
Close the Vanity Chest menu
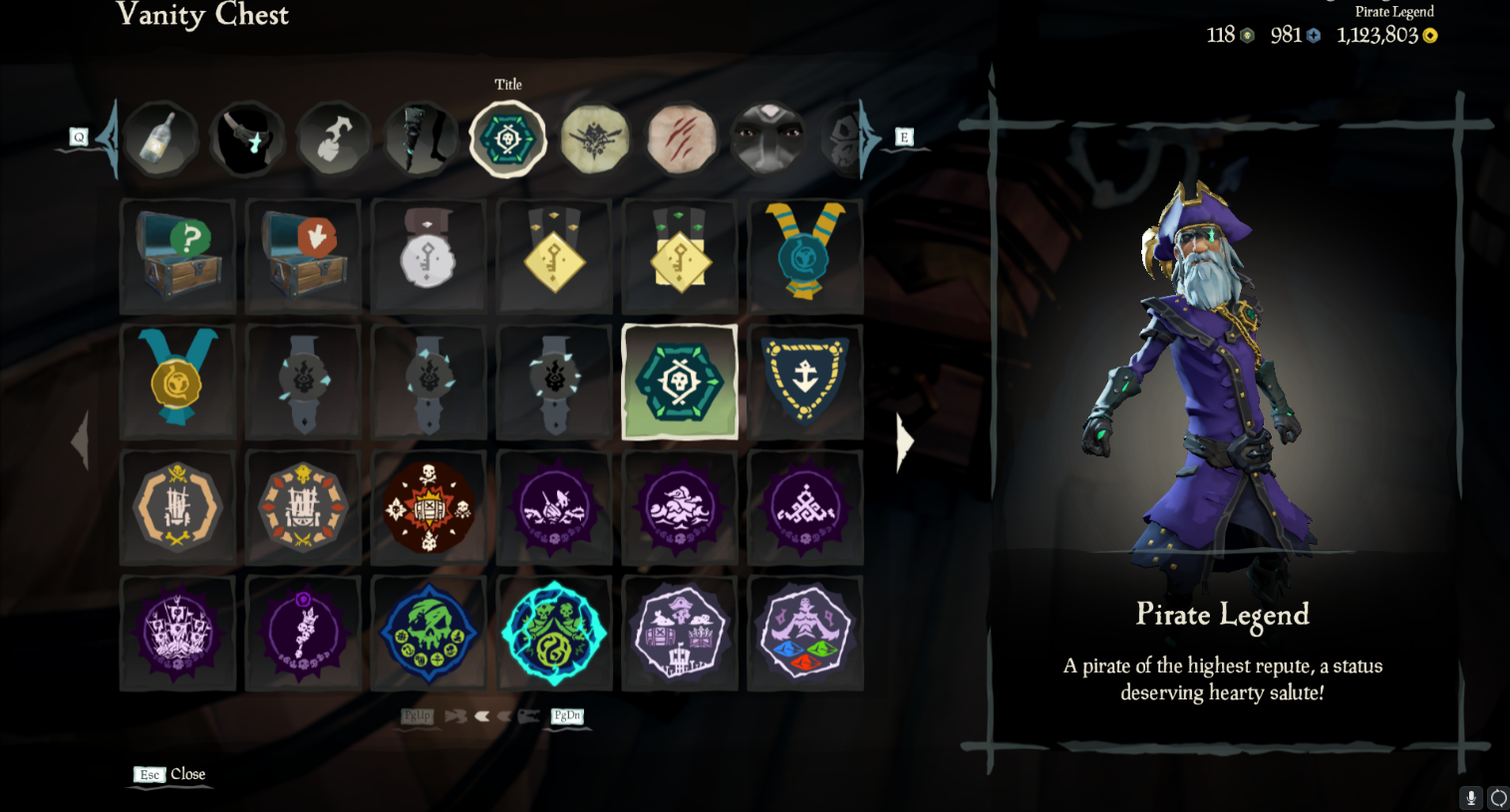[169, 774]
